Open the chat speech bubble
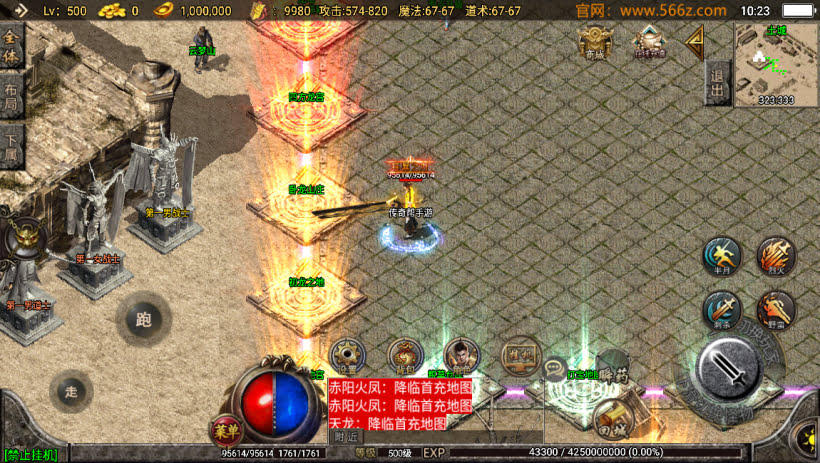This screenshot has height=463, width=820. coord(556,369)
